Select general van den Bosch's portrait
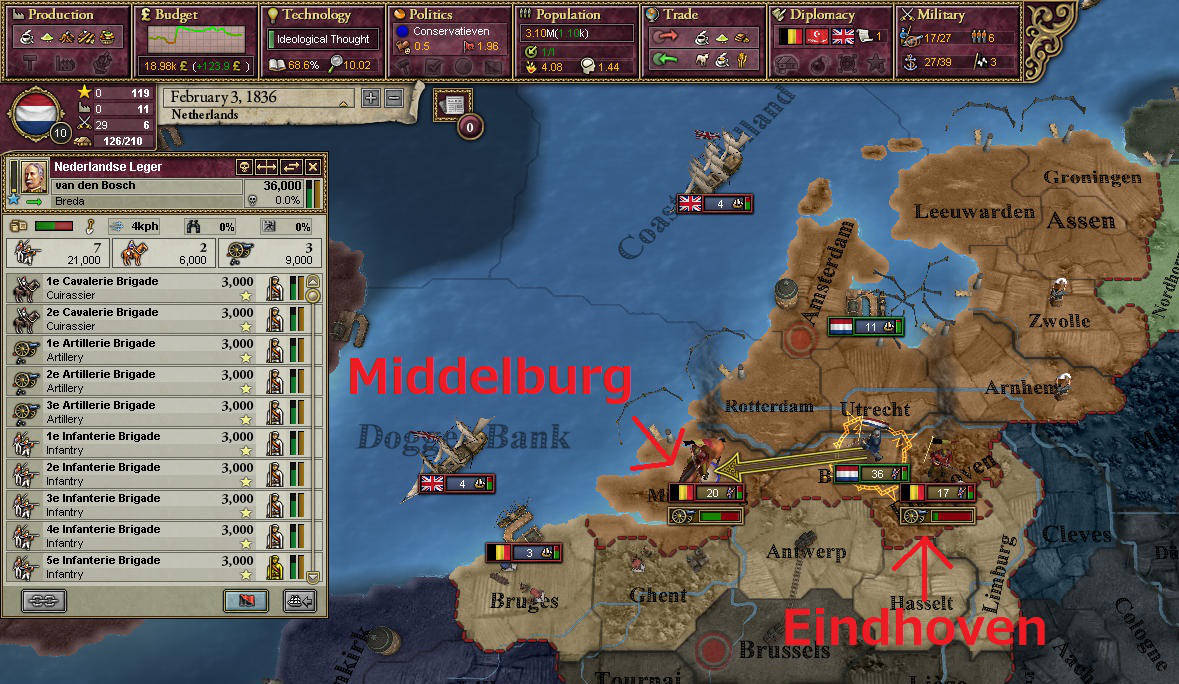 28,176
